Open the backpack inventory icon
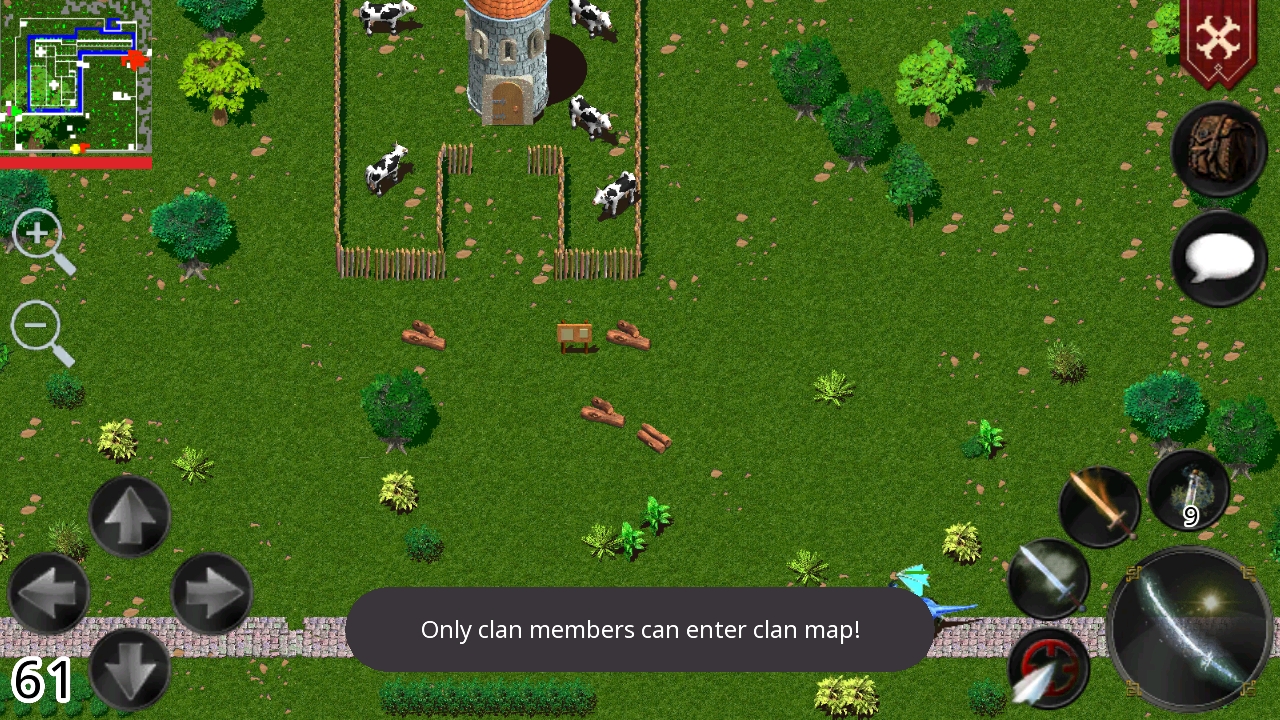 coord(1218,150)
